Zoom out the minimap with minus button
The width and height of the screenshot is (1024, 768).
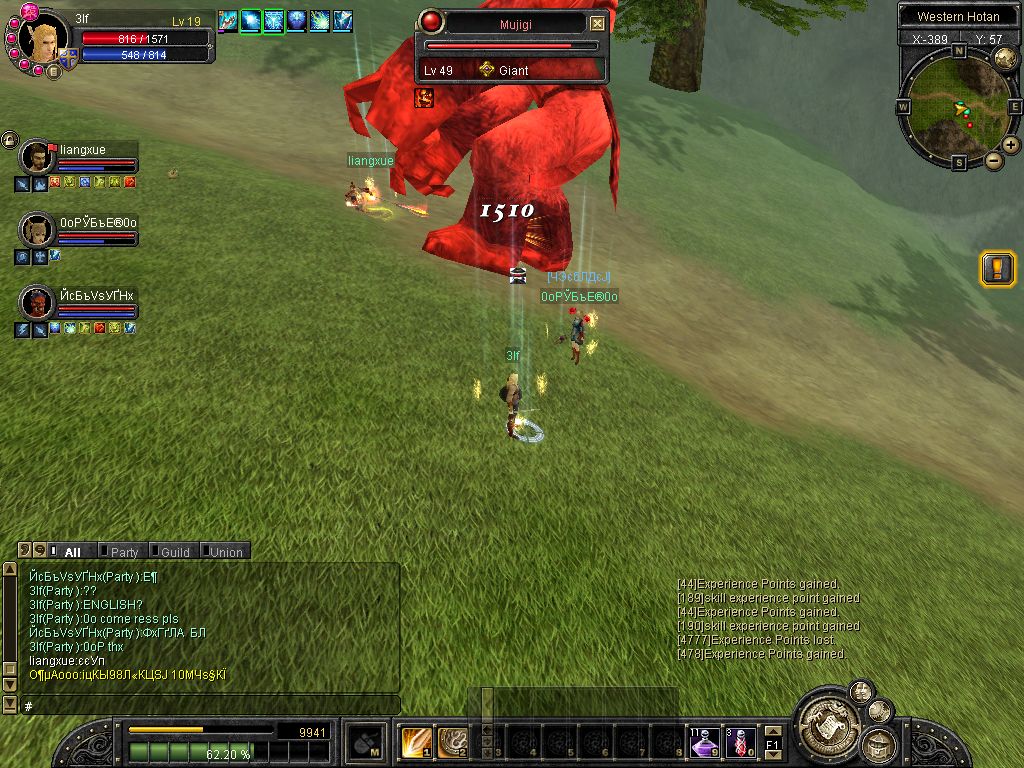point(994,161)
